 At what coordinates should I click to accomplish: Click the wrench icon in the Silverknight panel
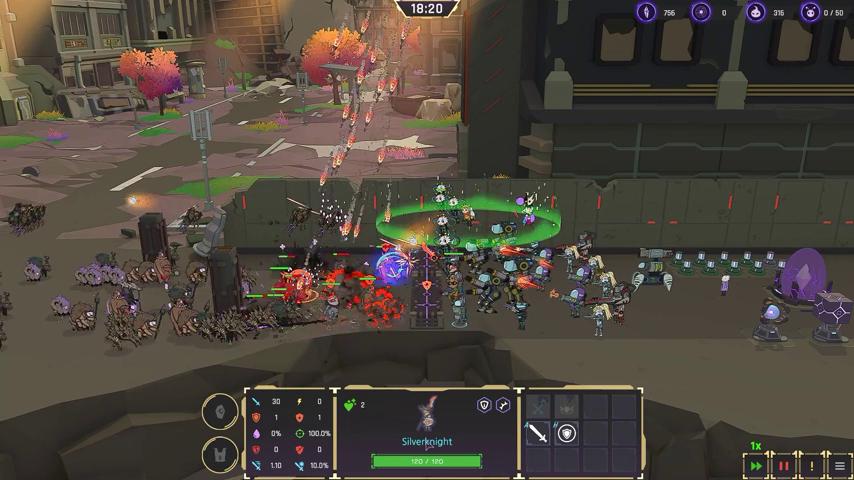[503, 405]
